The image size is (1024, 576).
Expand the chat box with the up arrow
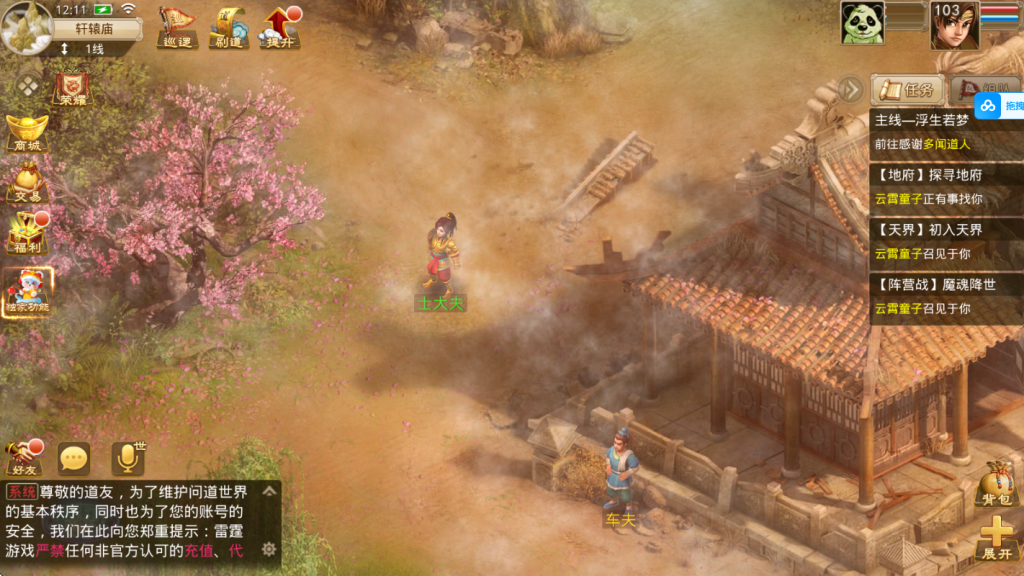[269, 491]
